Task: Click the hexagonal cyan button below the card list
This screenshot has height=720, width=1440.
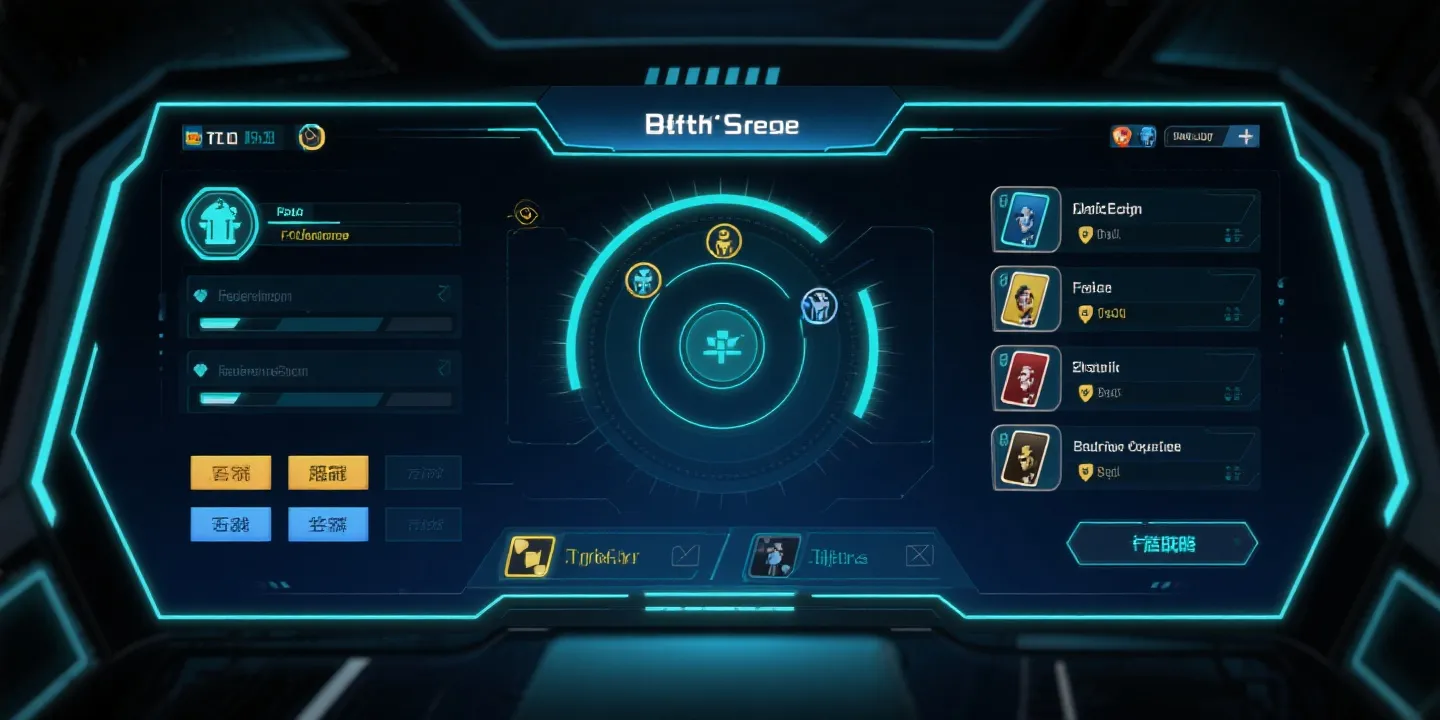Action: pos(1163,544)
